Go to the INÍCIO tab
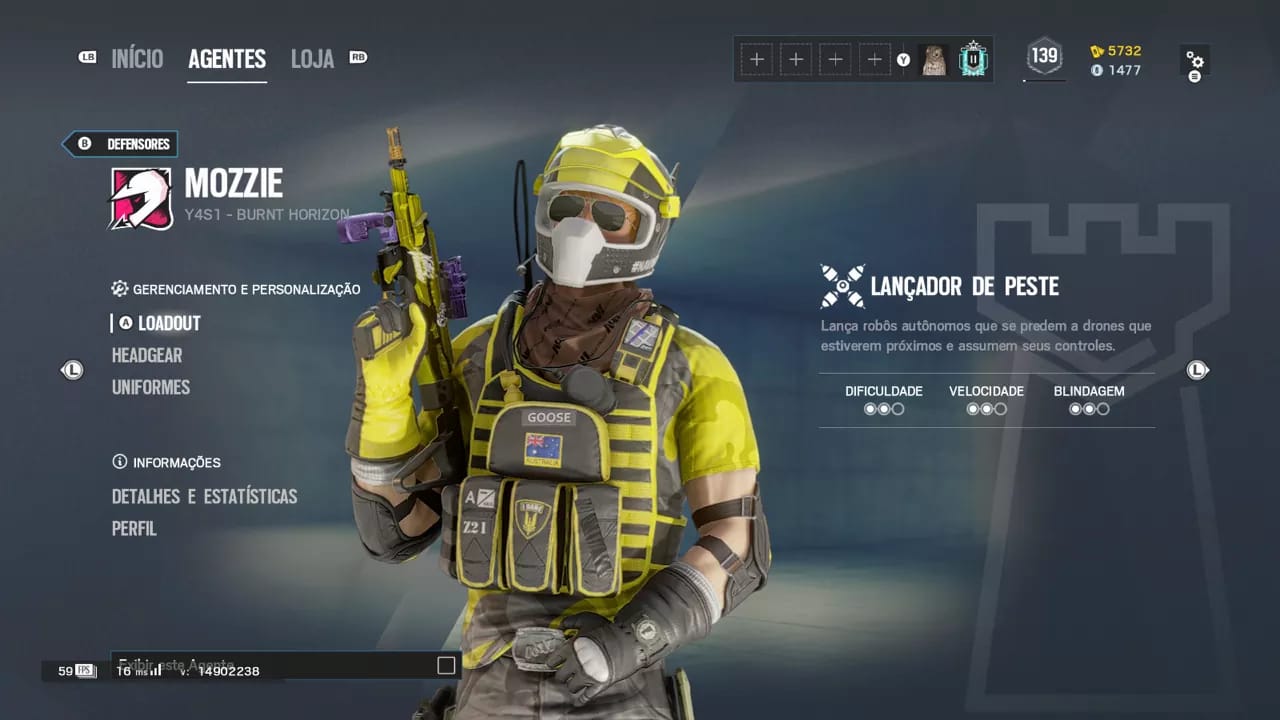 point(137,59)
